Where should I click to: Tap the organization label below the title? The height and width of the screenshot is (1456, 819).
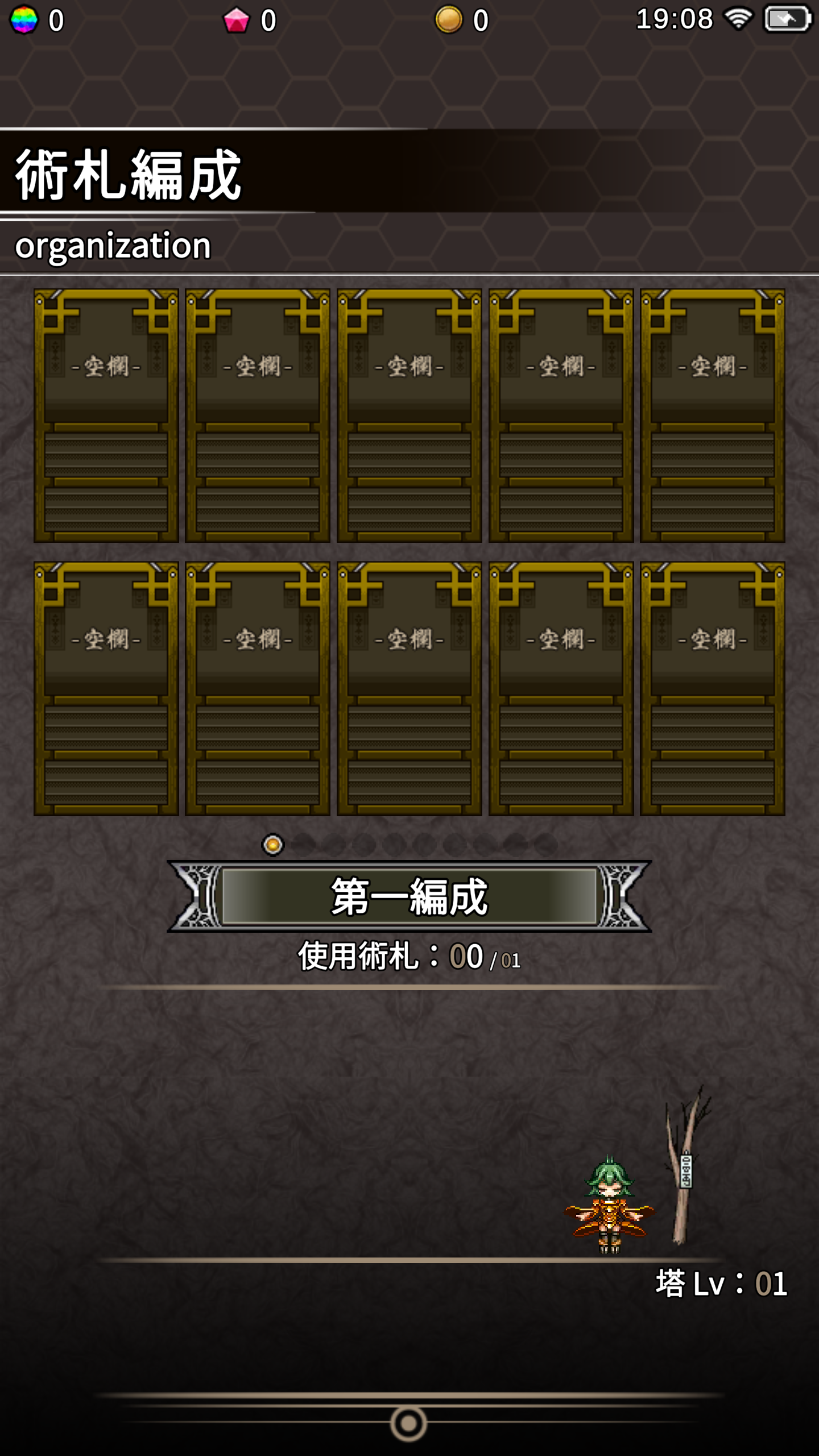(113, 246)
